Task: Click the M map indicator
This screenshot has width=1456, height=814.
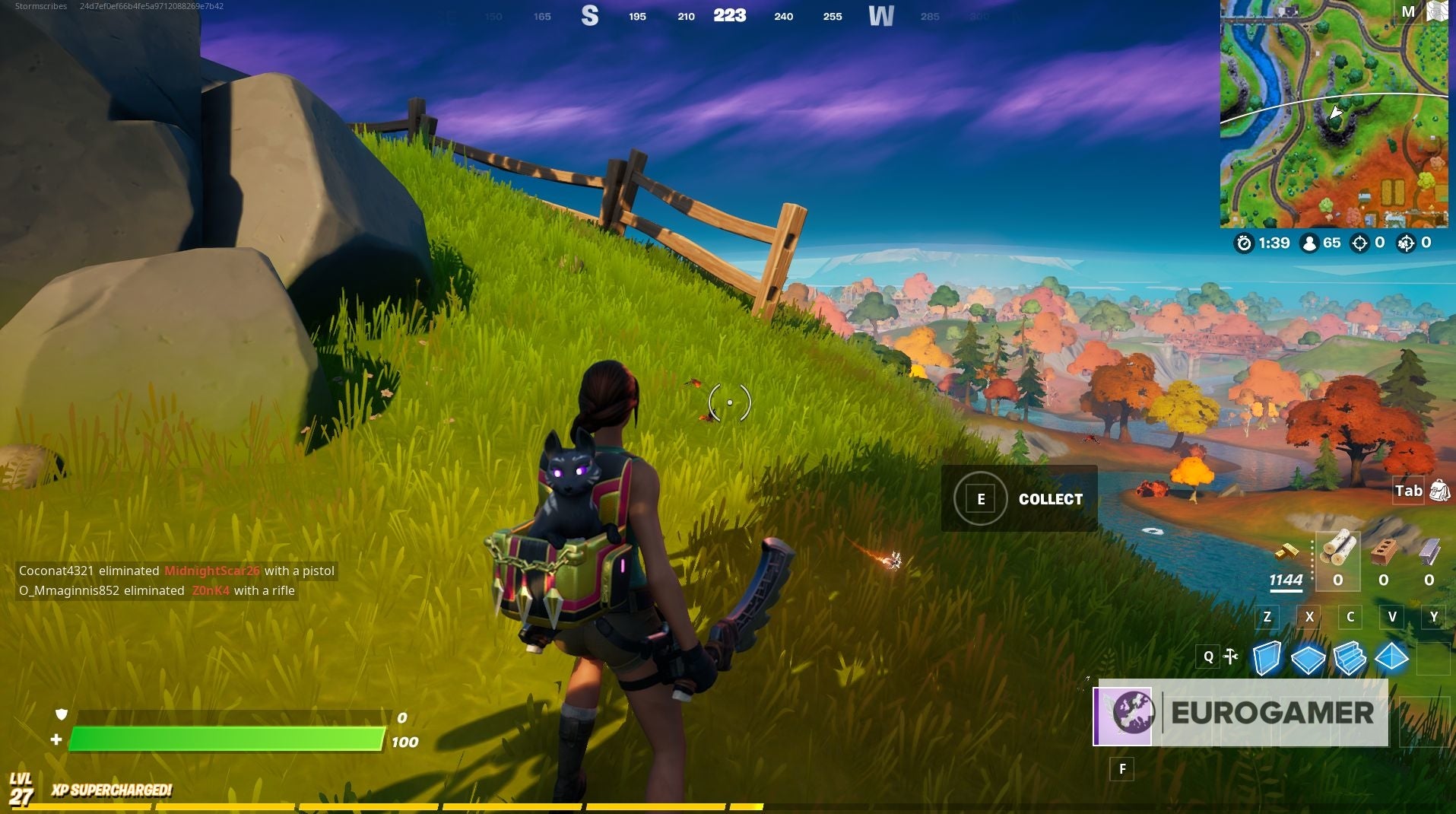Action: tap(1407, 11)
